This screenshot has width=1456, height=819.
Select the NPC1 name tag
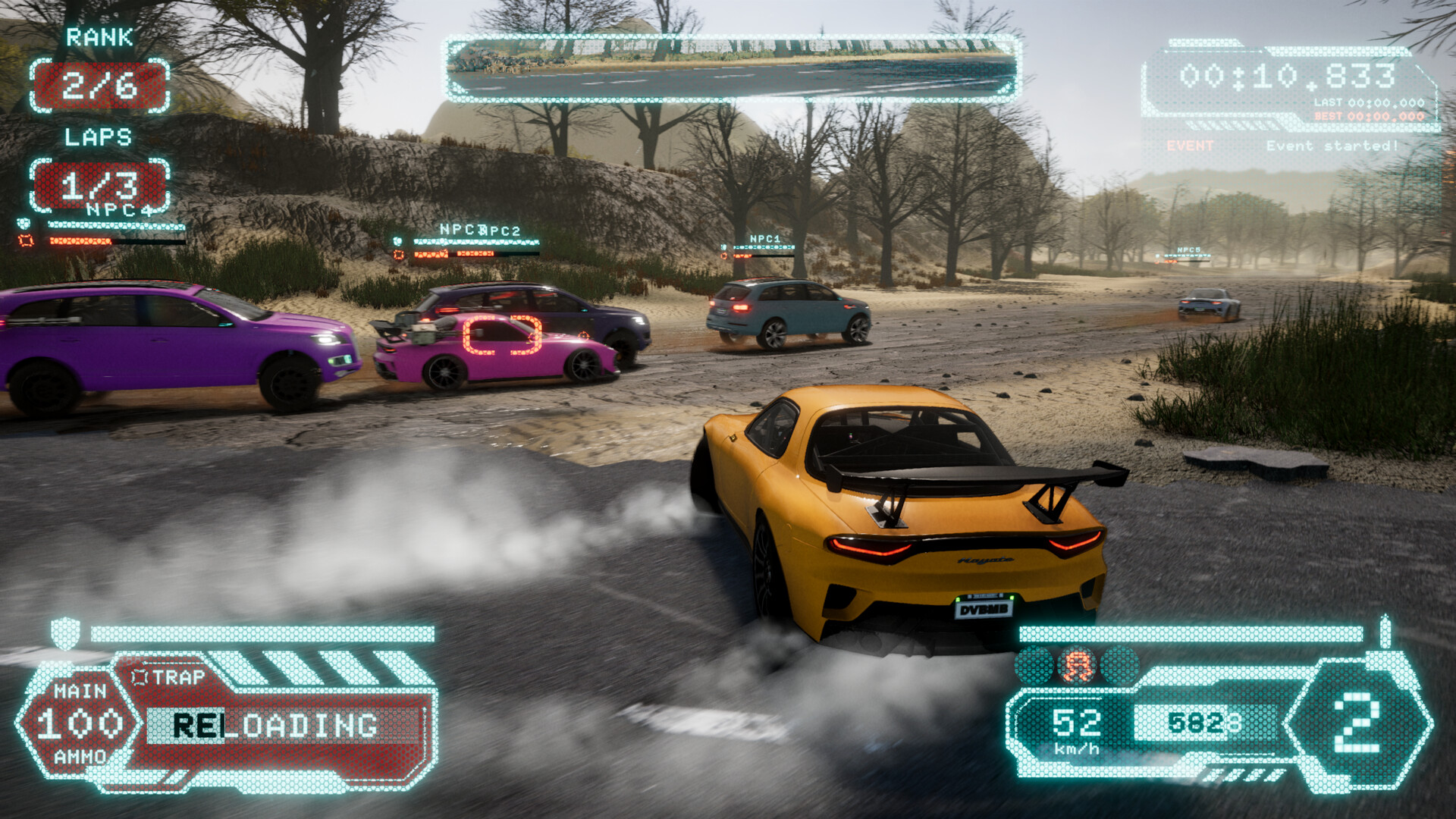[764, 239]
